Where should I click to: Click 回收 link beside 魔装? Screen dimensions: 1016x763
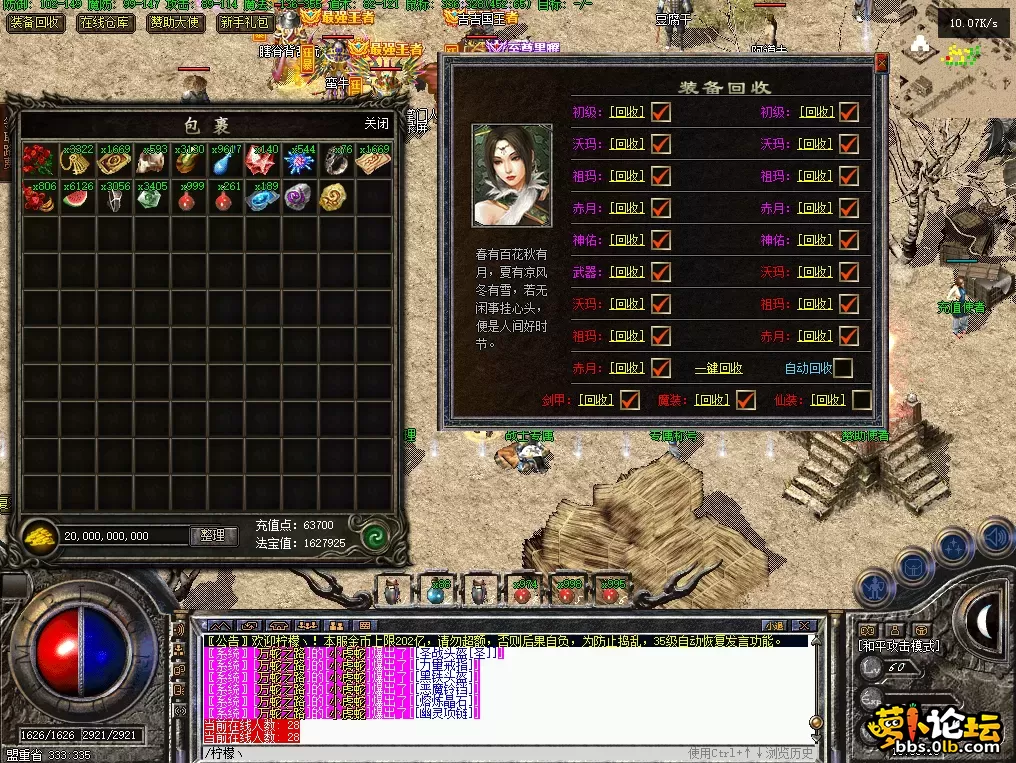click(711, 400)
